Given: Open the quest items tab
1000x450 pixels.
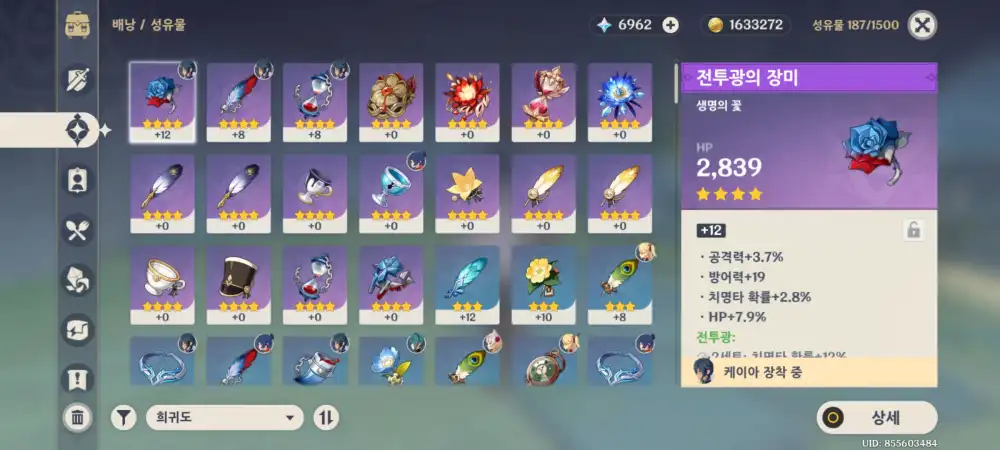Looking at the screenshot, I should click(77, 378).
